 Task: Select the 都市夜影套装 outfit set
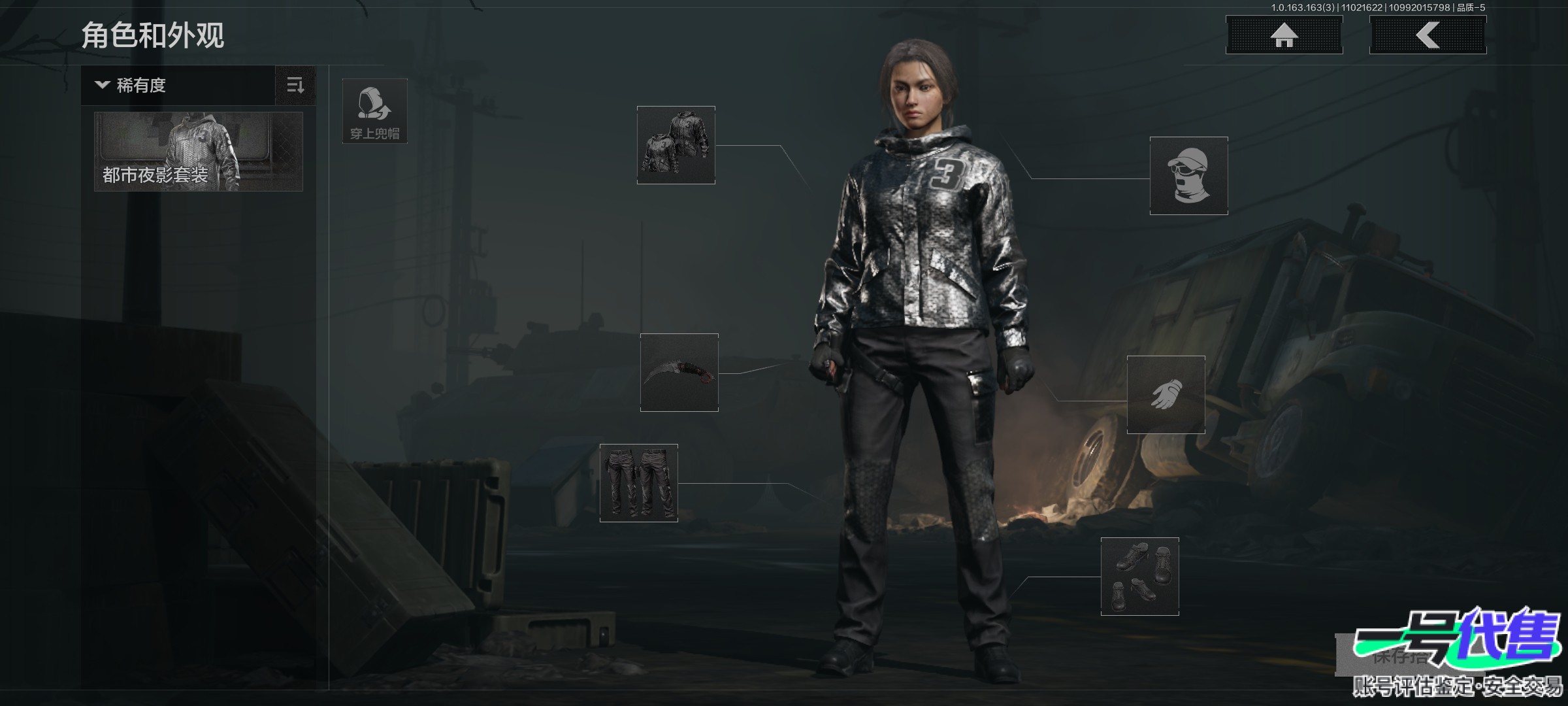click(199, 152)
